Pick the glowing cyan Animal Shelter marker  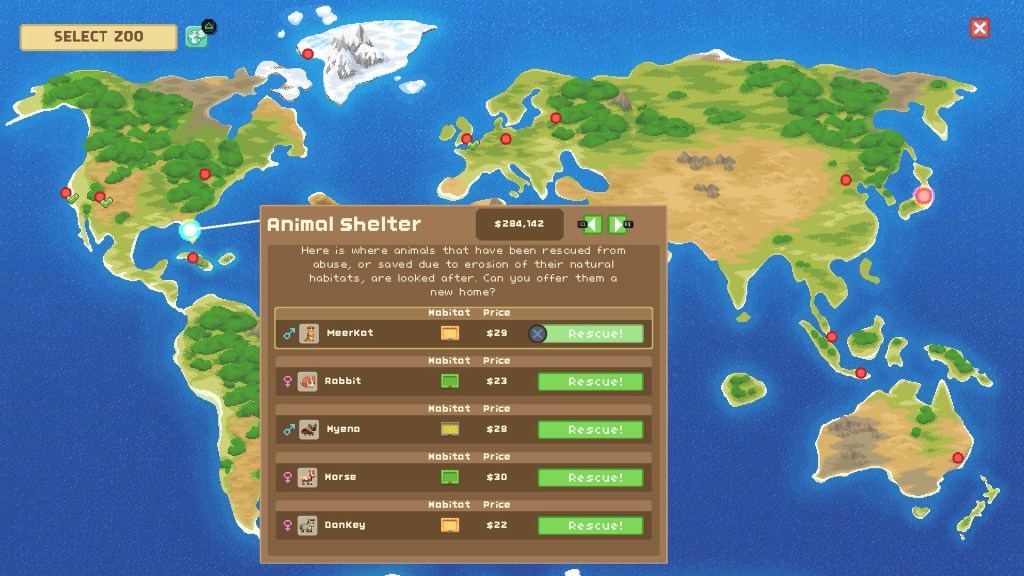189,231
